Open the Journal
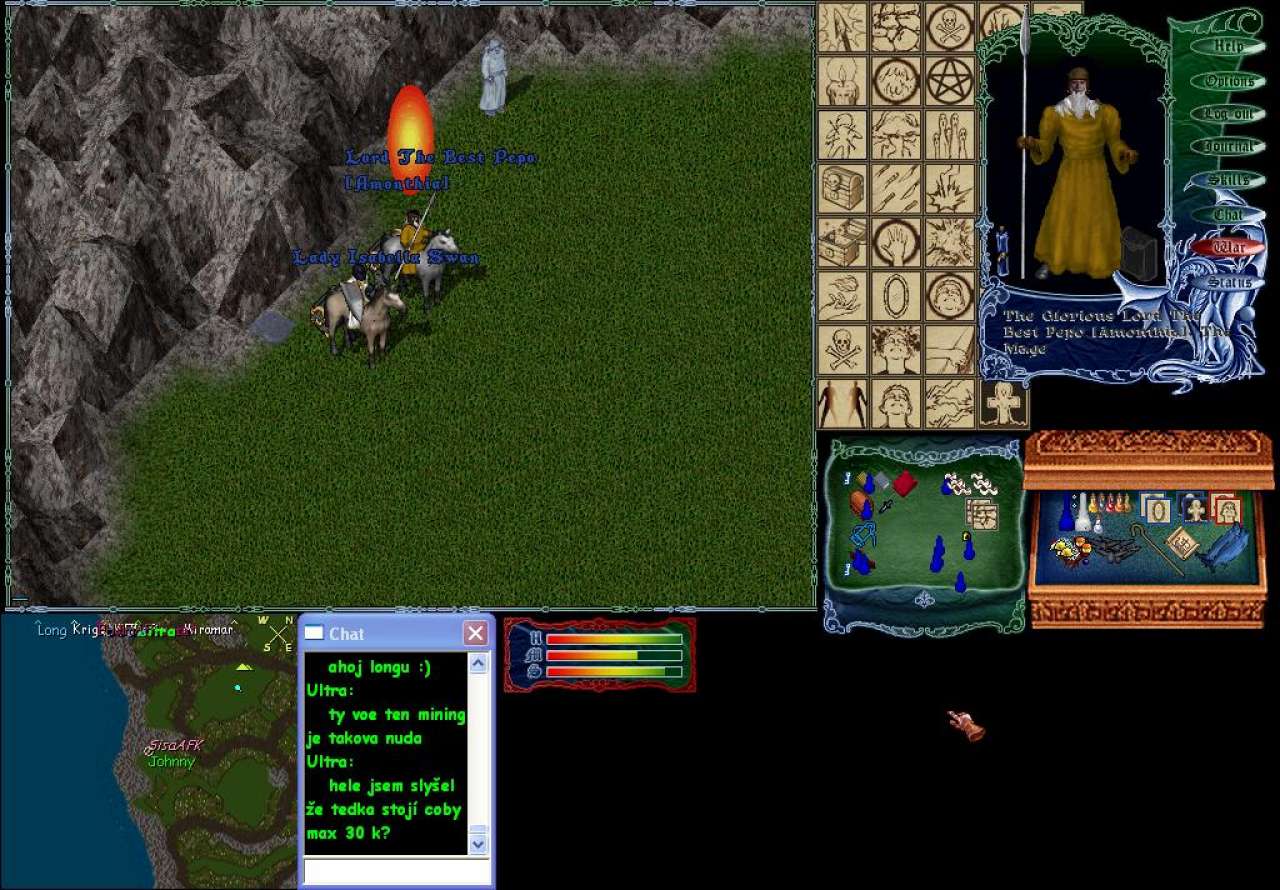The image size is (1280, 890). tap(1228, 147)
